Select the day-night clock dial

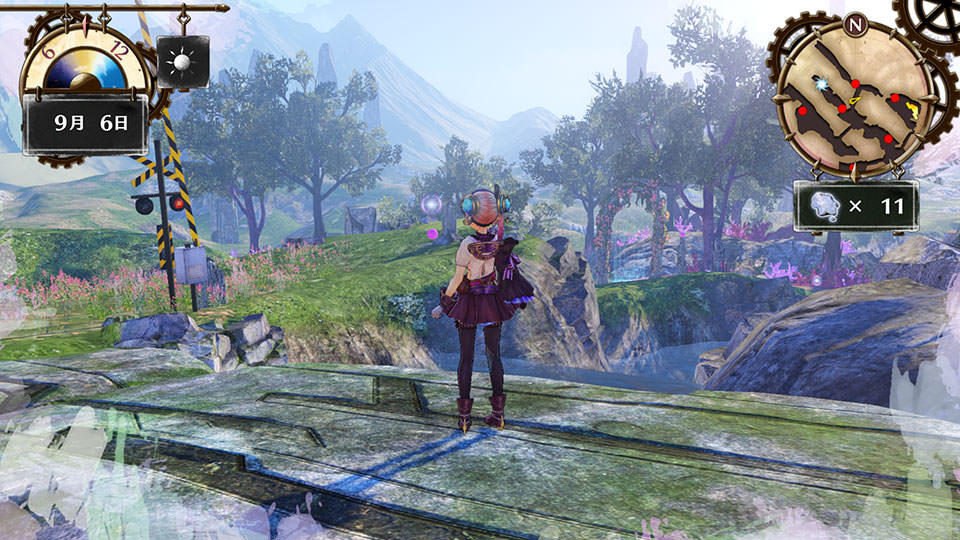click(x=84, y=60)
